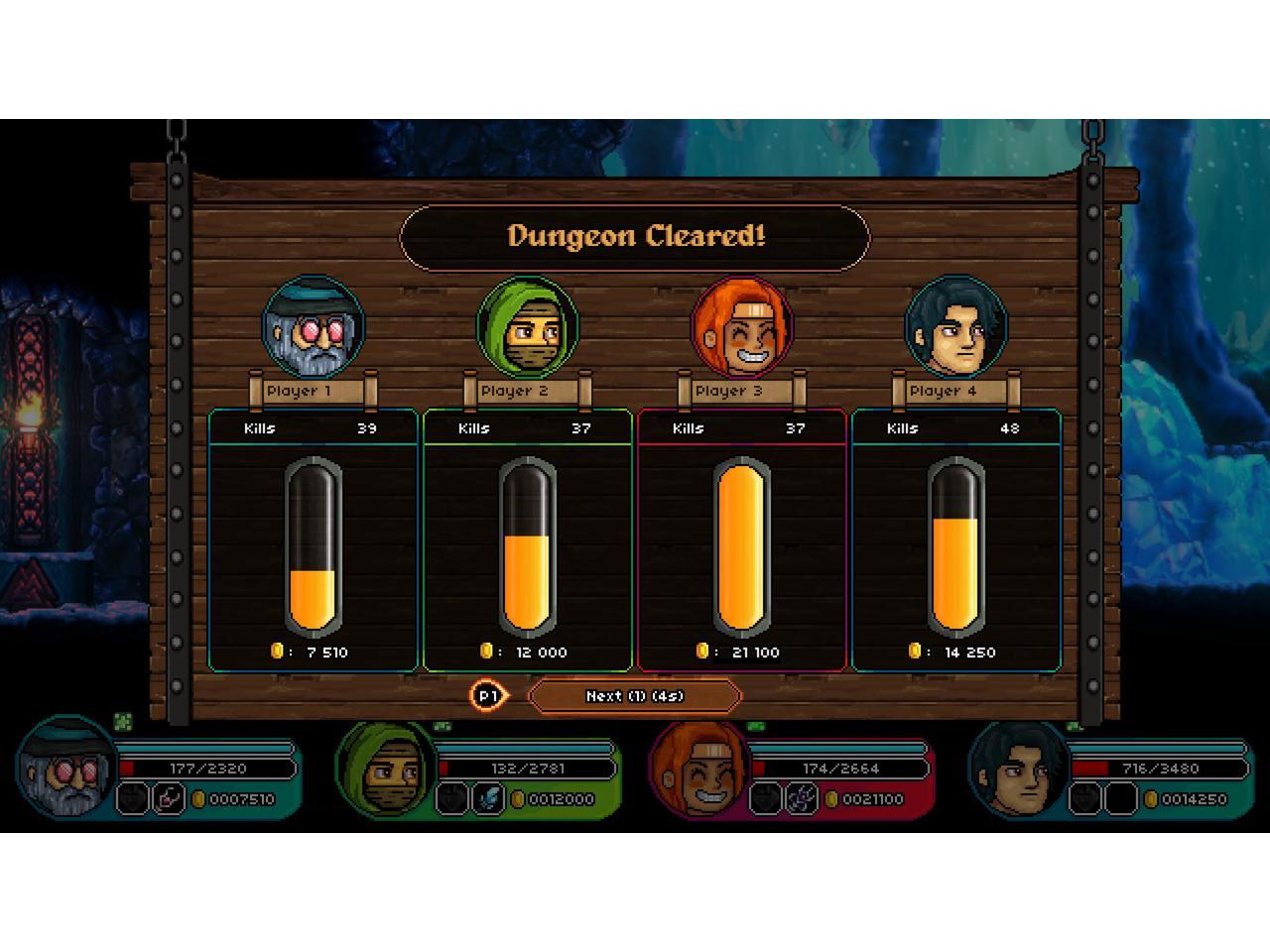Screen dimensions: 1270x952
Task: Select the blue feather item in green HUD
Action: (x=487, y=798)
